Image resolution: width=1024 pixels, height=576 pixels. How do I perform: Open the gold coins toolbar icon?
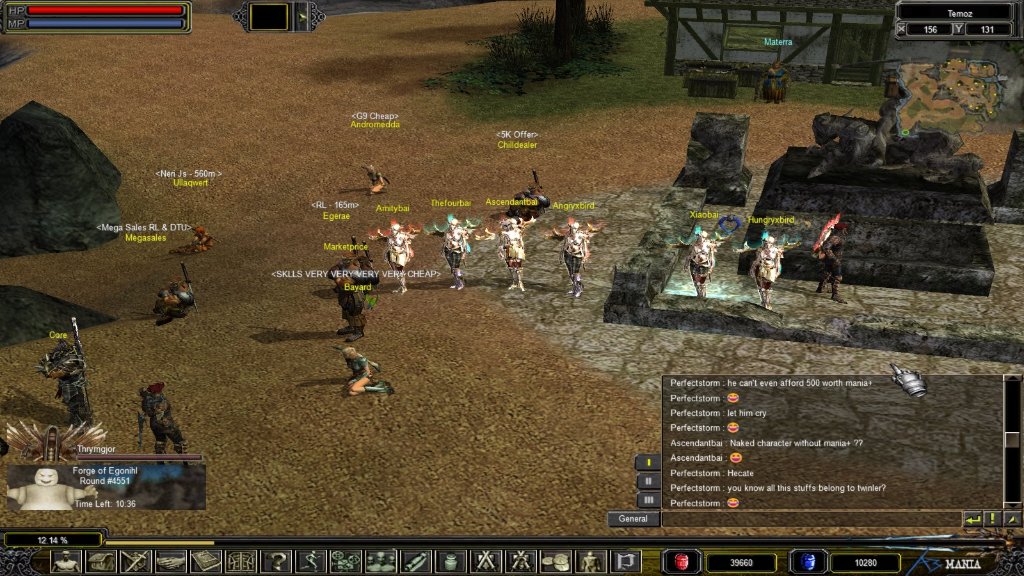[555, 562]
